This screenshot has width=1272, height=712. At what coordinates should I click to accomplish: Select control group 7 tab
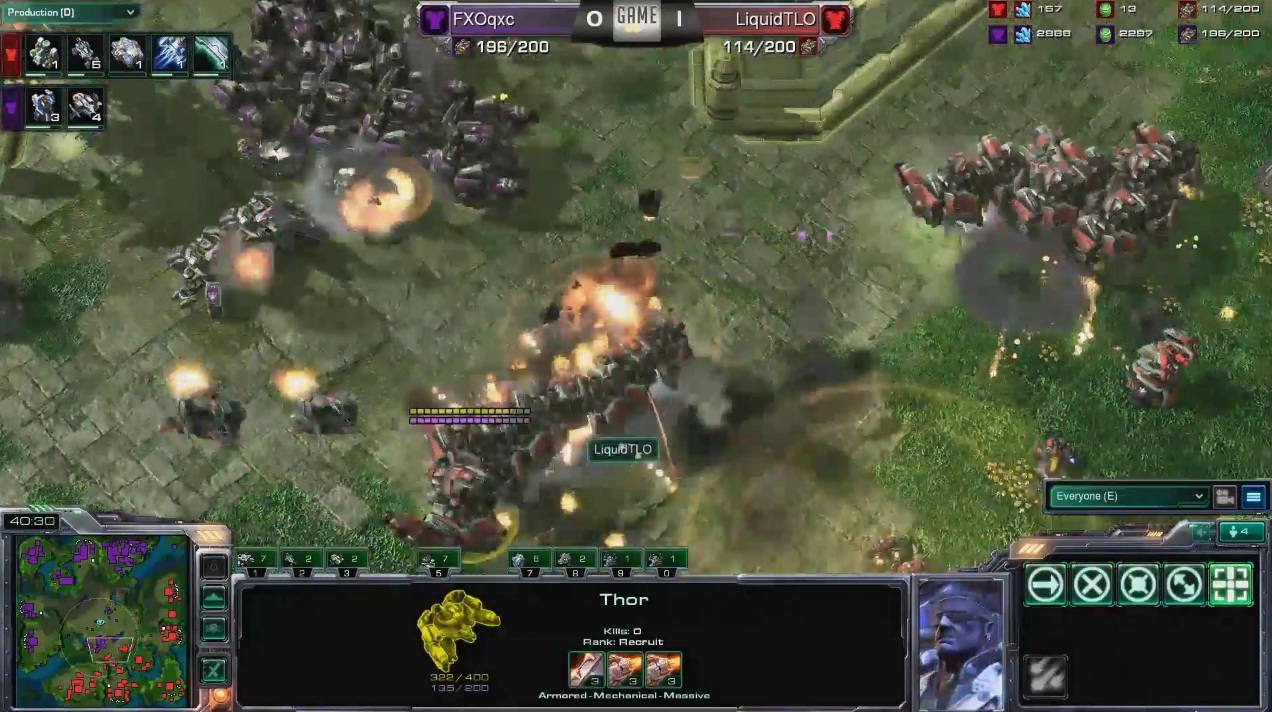coord(528,561)
